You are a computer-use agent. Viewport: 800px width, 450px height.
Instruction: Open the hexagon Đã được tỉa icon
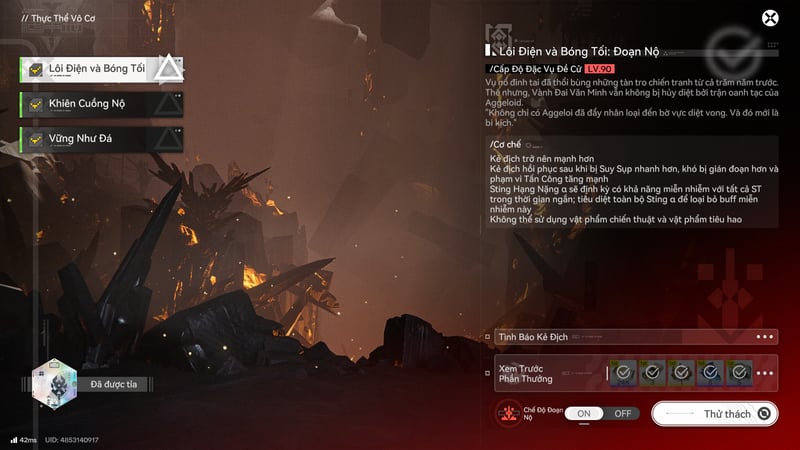(x=54, y=384)
